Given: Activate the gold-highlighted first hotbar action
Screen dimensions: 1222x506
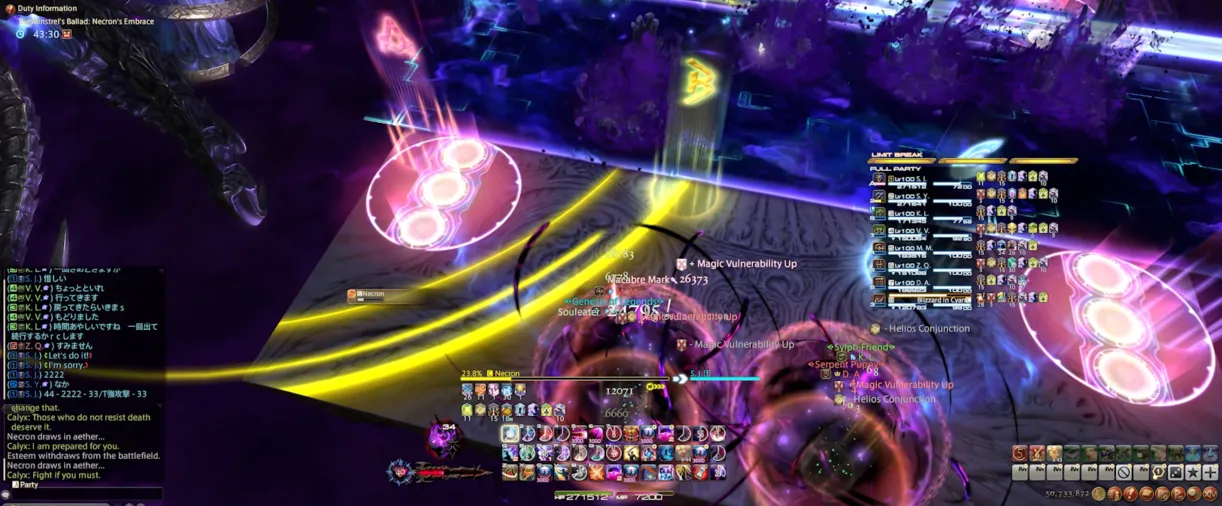Looking at the screenshot, I should click(511, 434).
